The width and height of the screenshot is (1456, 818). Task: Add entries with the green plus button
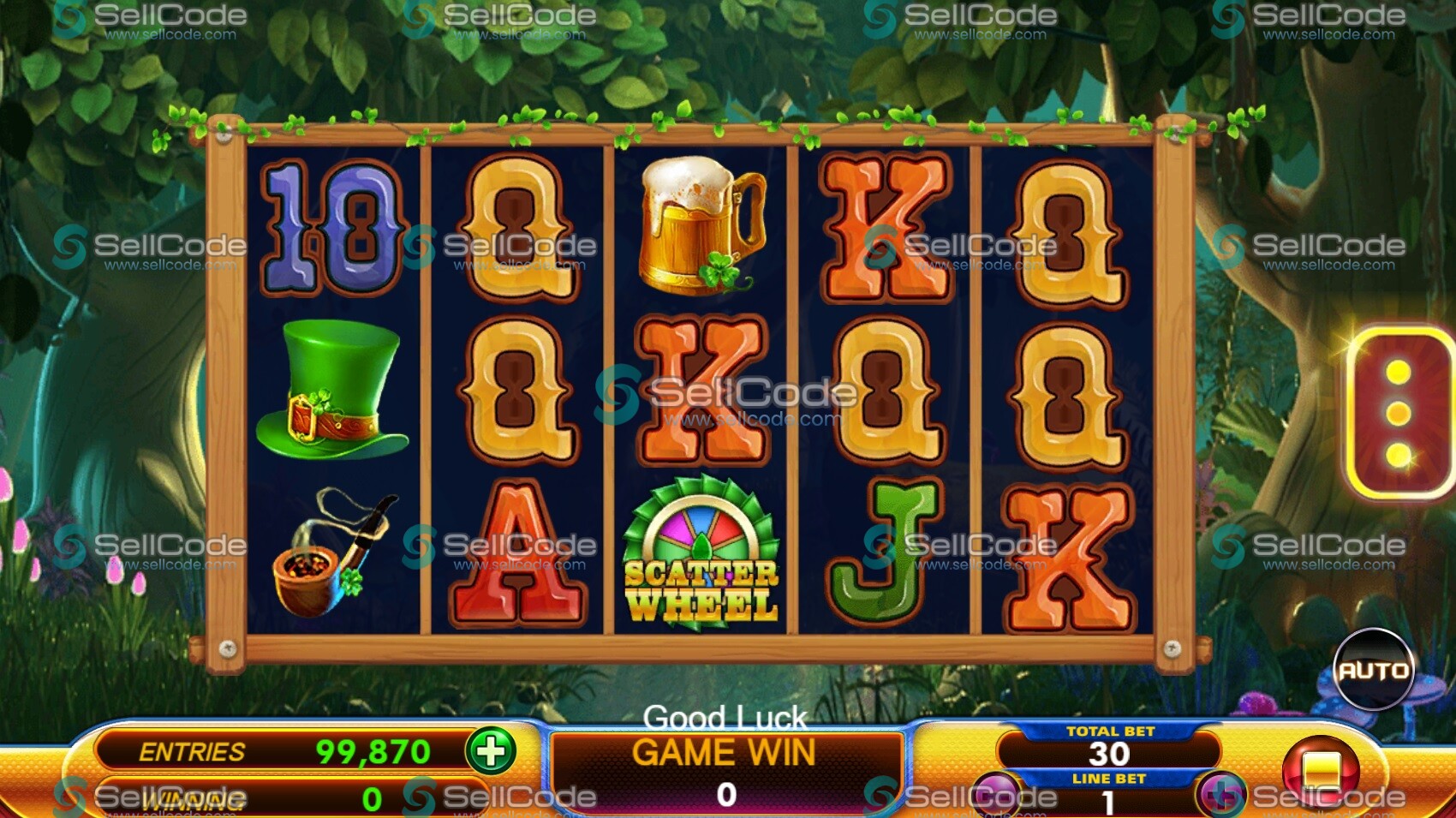tap(491, 751)
